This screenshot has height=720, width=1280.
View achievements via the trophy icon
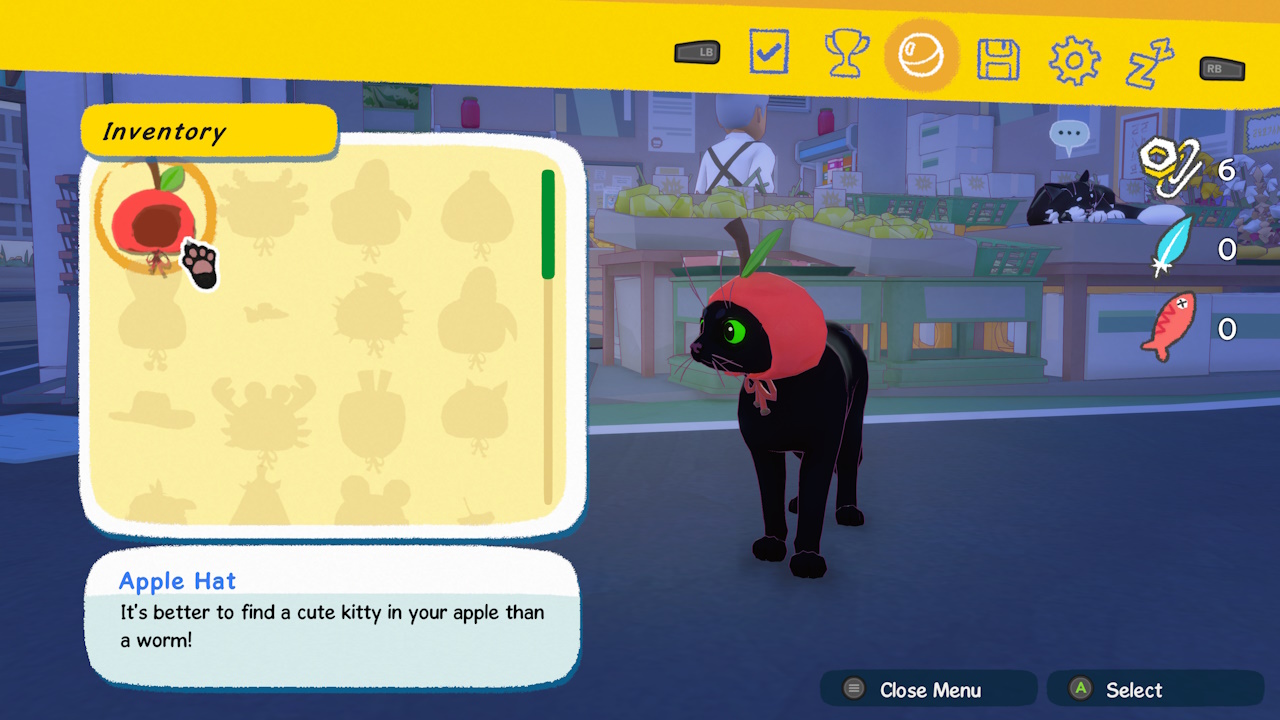tap(845, 52)
